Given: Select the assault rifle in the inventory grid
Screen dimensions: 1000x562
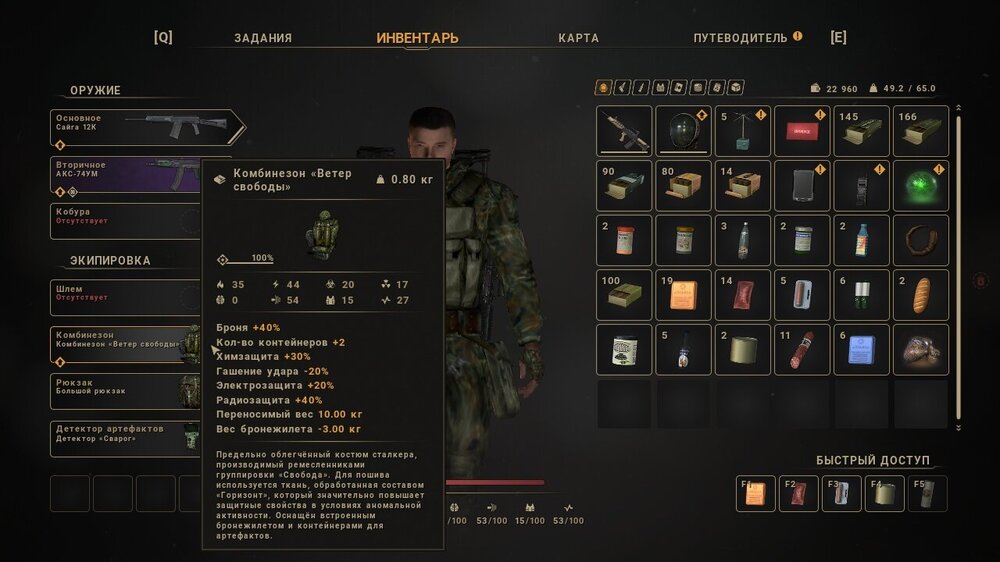Looking at the screenshot, I should 624,132.
